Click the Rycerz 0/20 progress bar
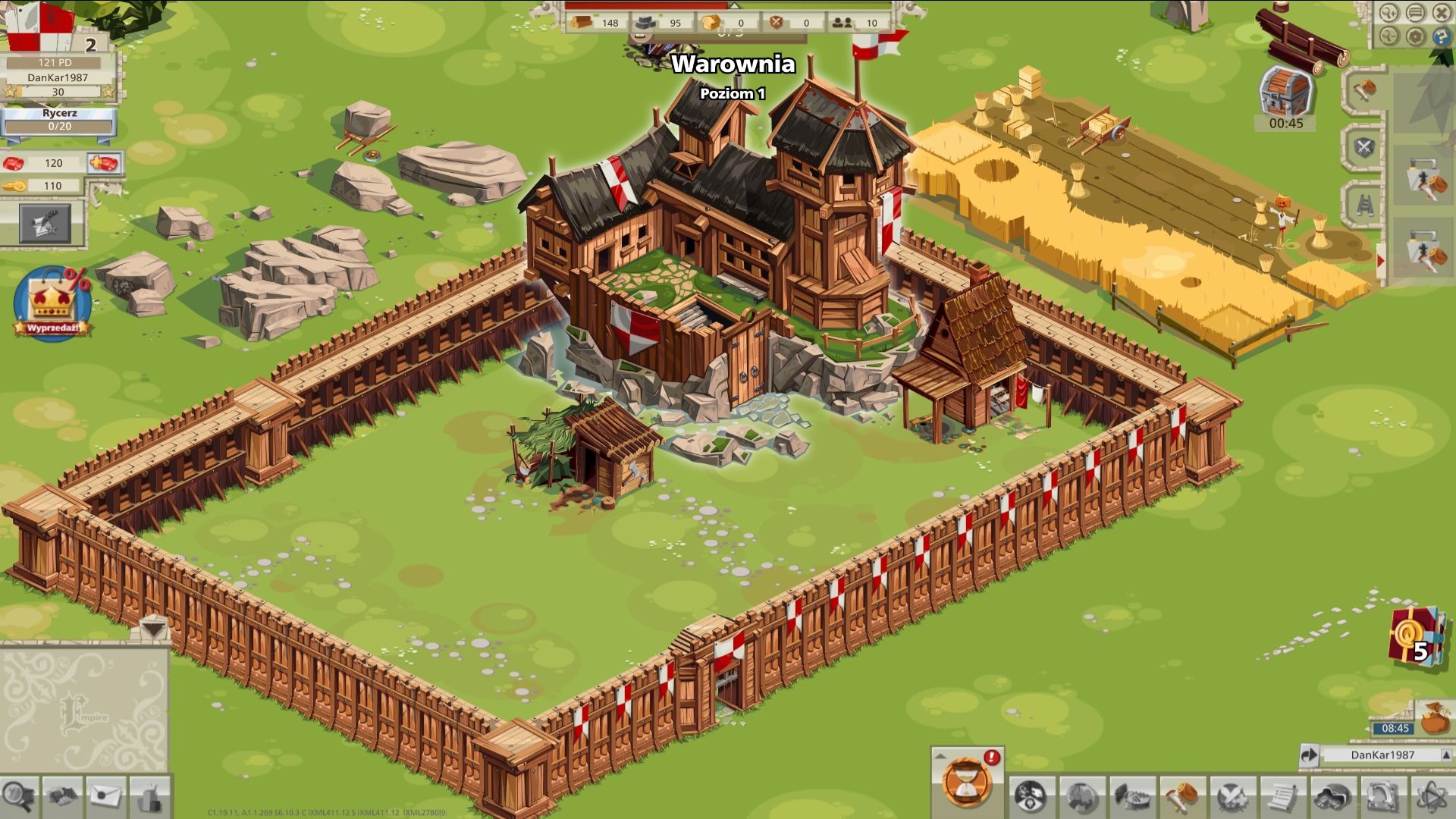This screenshot has height=819, width=1456. [x=61, y=126]
